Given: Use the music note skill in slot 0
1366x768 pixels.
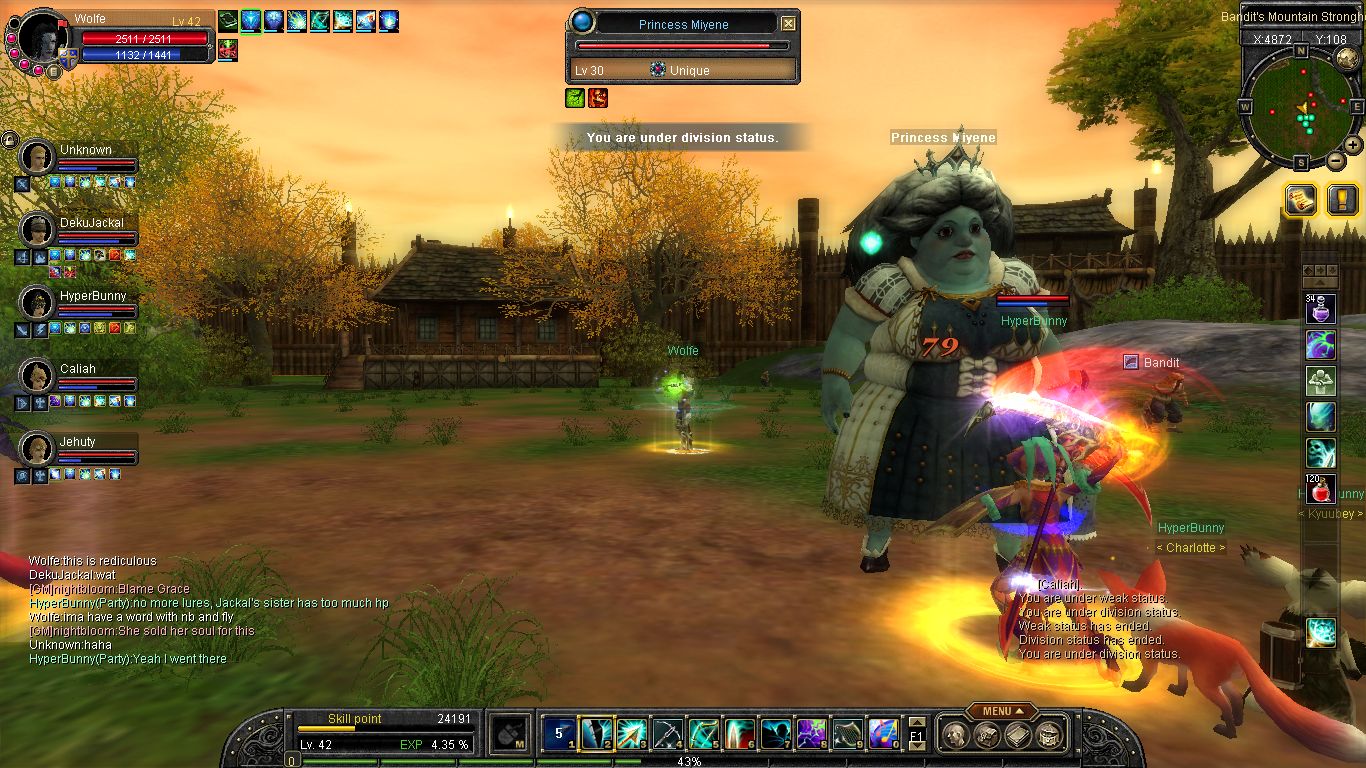Looking at the screenshot, I should tap(883, 735).
